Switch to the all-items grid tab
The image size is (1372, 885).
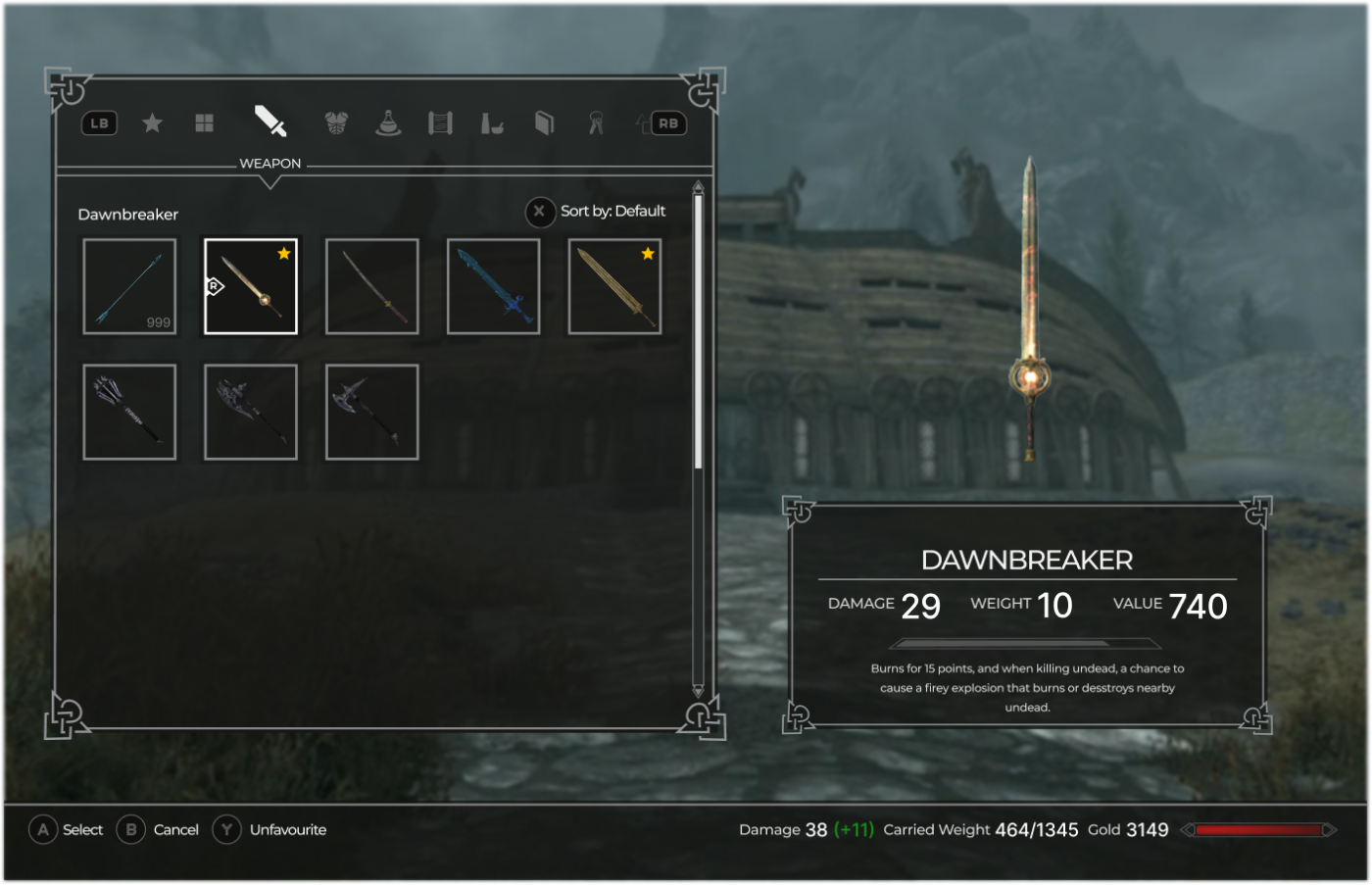(x=204, y=123)
